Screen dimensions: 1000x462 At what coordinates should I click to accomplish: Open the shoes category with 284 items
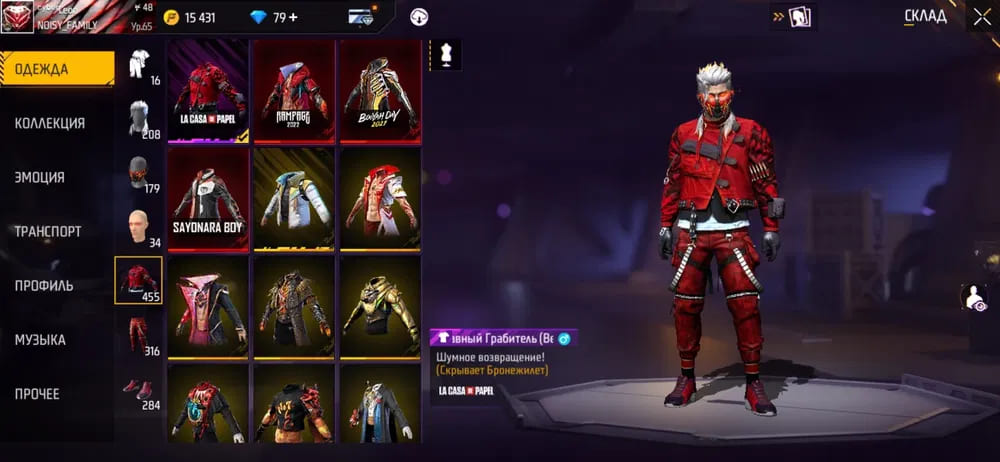pyautogui.click(x=139, y=388)
